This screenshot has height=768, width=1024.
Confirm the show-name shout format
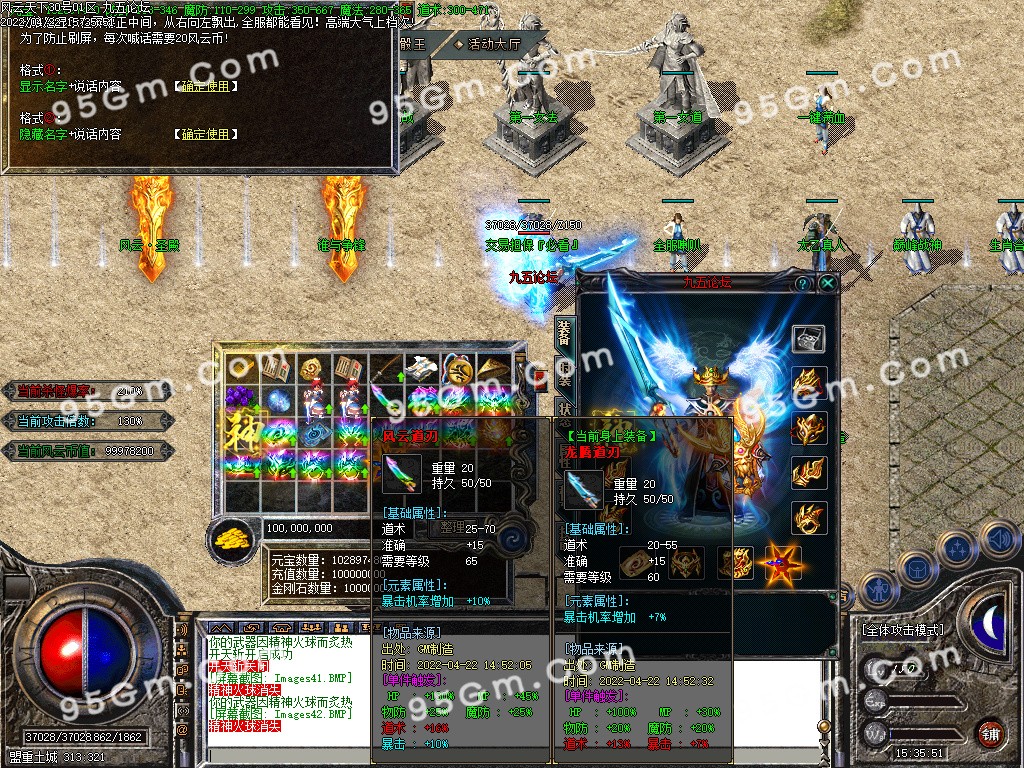click(206, 87)
